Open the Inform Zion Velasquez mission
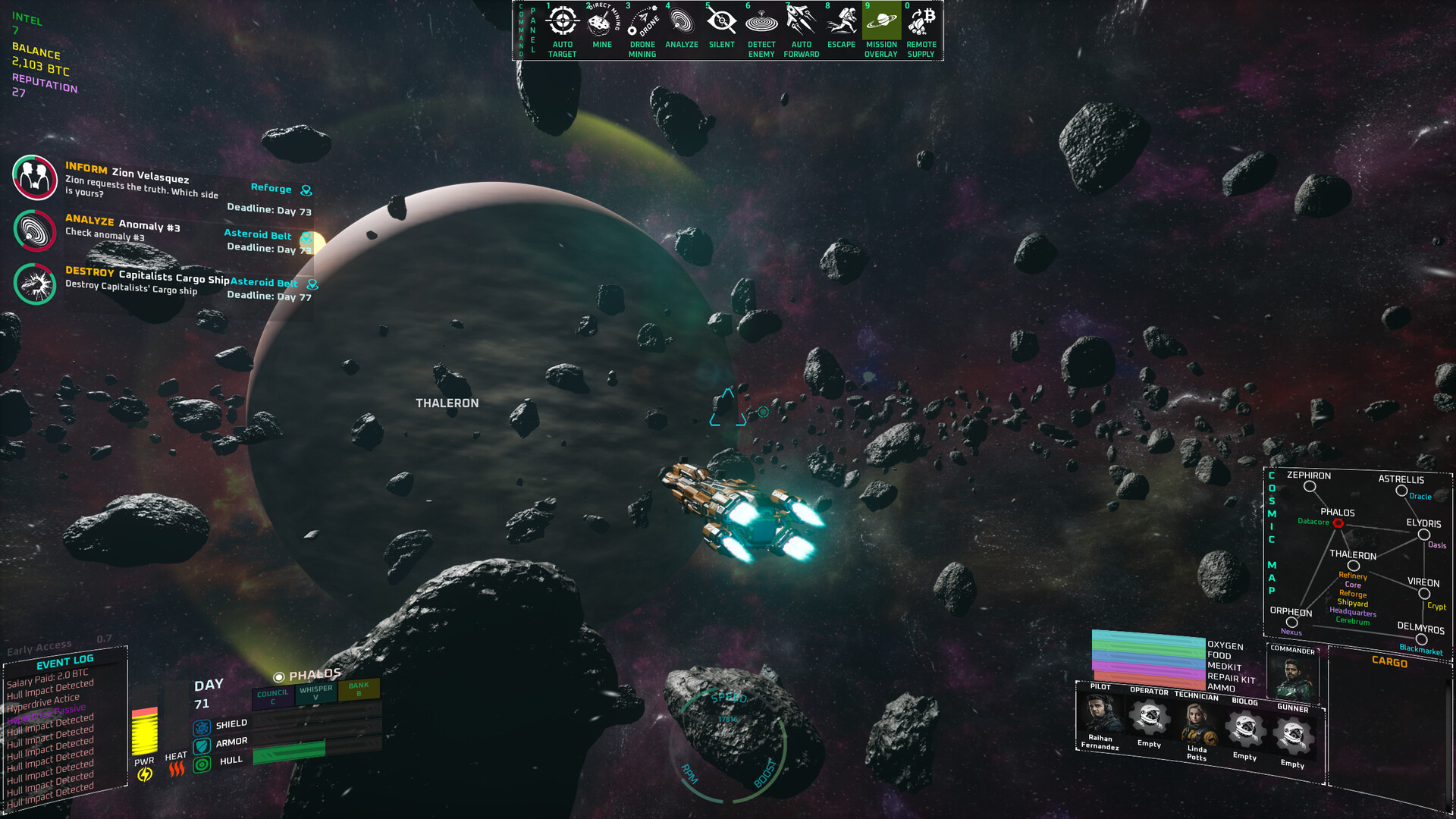 click(x=36, y=177)
